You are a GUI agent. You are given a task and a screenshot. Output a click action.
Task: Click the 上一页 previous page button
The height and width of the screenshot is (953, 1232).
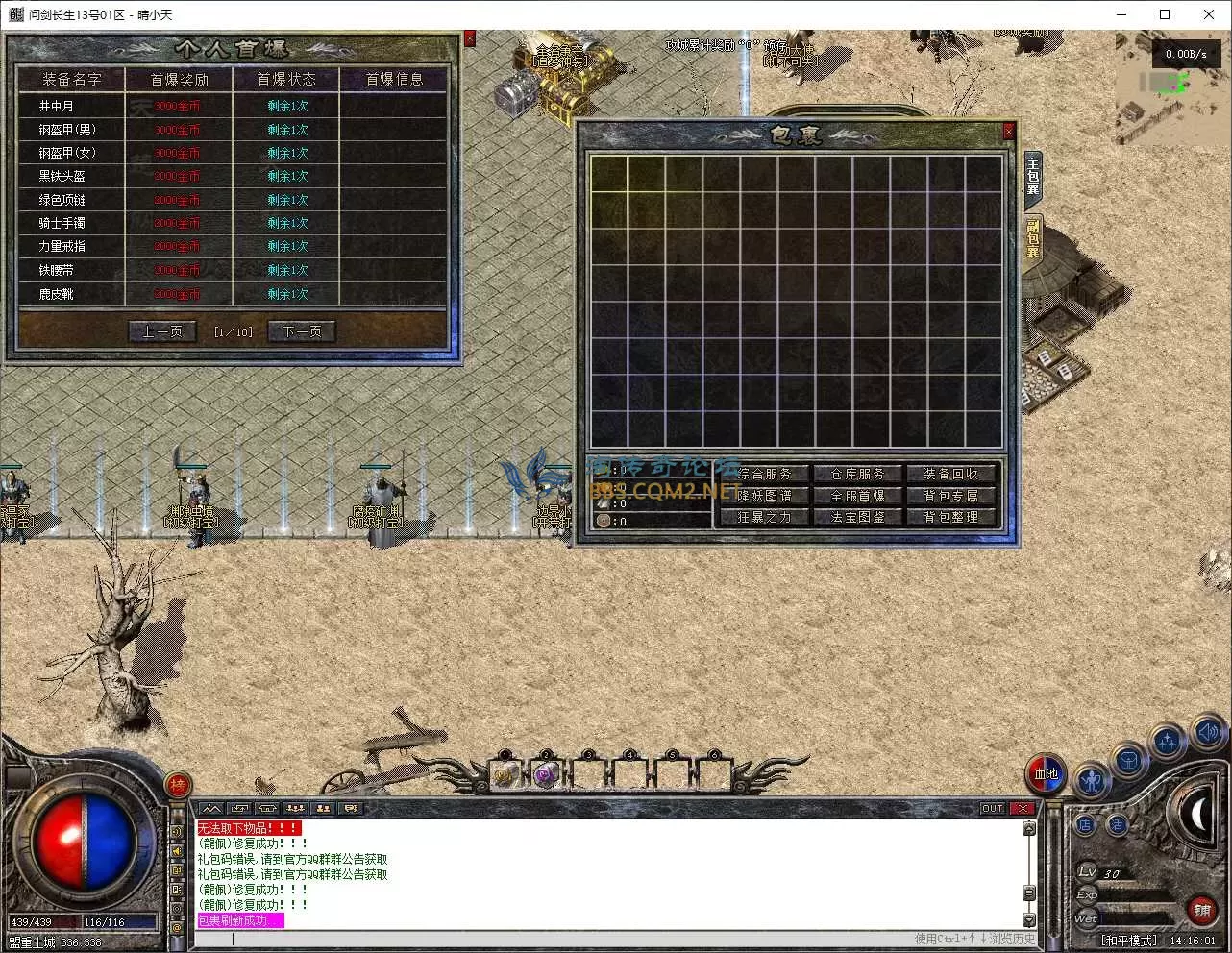[x=162, y=331]
